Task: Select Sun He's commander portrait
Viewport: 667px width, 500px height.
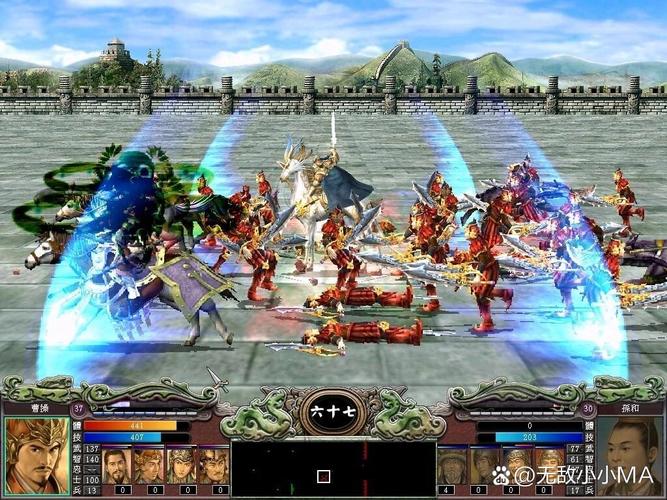Action: 630,455
